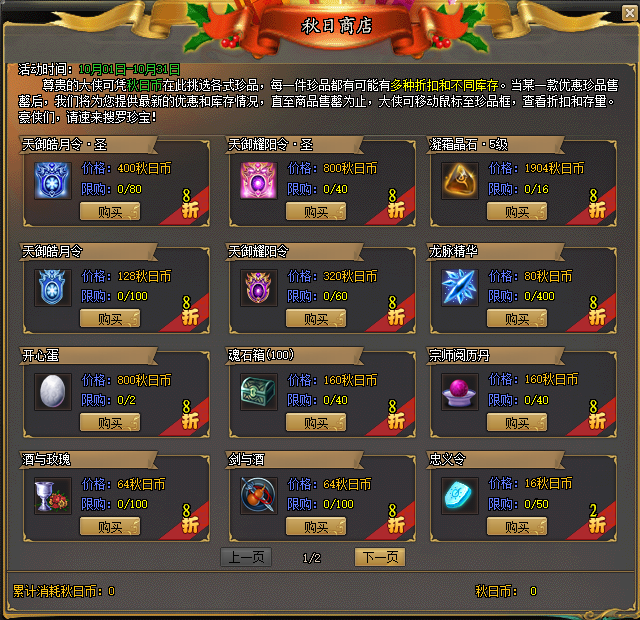The height and width of the screenshot is (620, 640).
Task: Select the 开心蛋 white egg icon
Action: pos(53,390)
